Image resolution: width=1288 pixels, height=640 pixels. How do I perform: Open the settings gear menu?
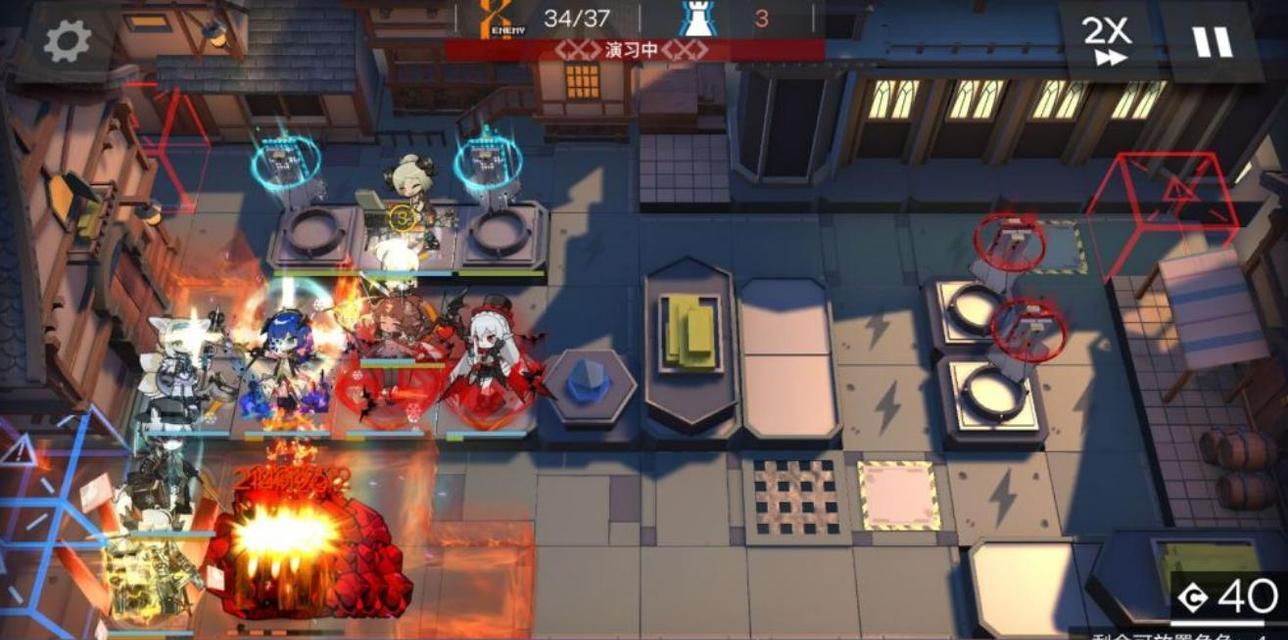click(68, 41)
